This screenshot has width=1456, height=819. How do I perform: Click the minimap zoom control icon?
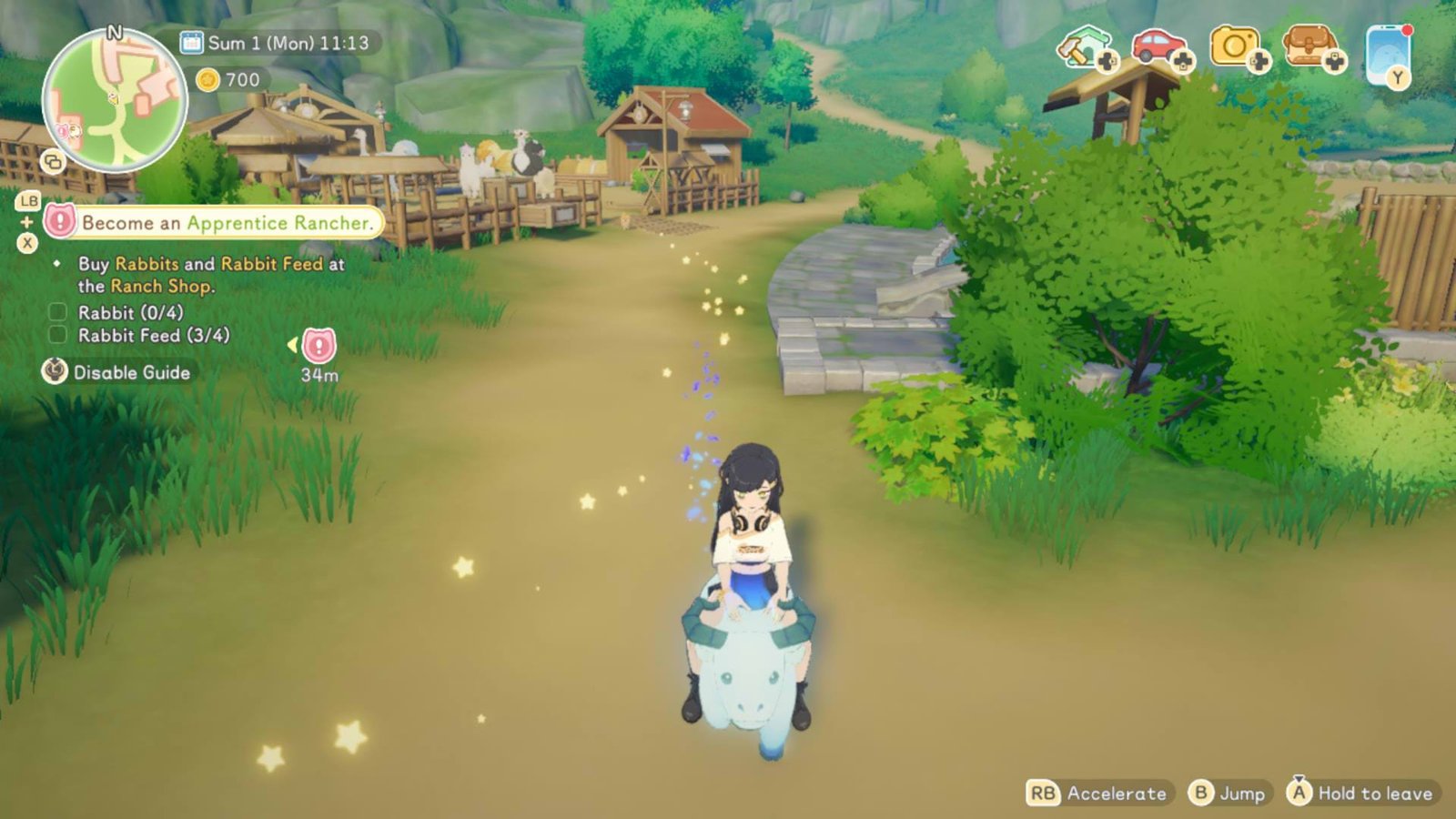coord(55,164)
